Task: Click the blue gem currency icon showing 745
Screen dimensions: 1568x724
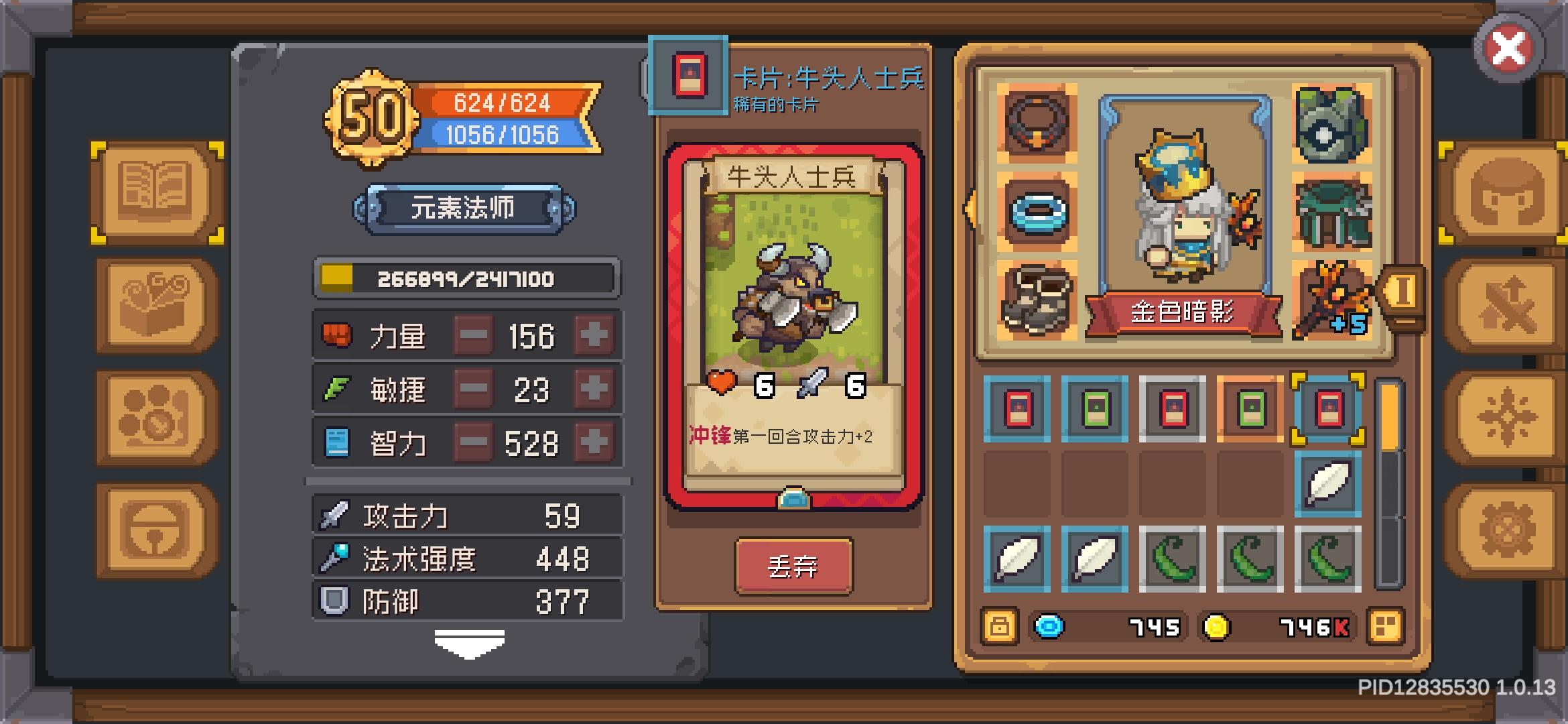Action: click(x=1052, y=627)
